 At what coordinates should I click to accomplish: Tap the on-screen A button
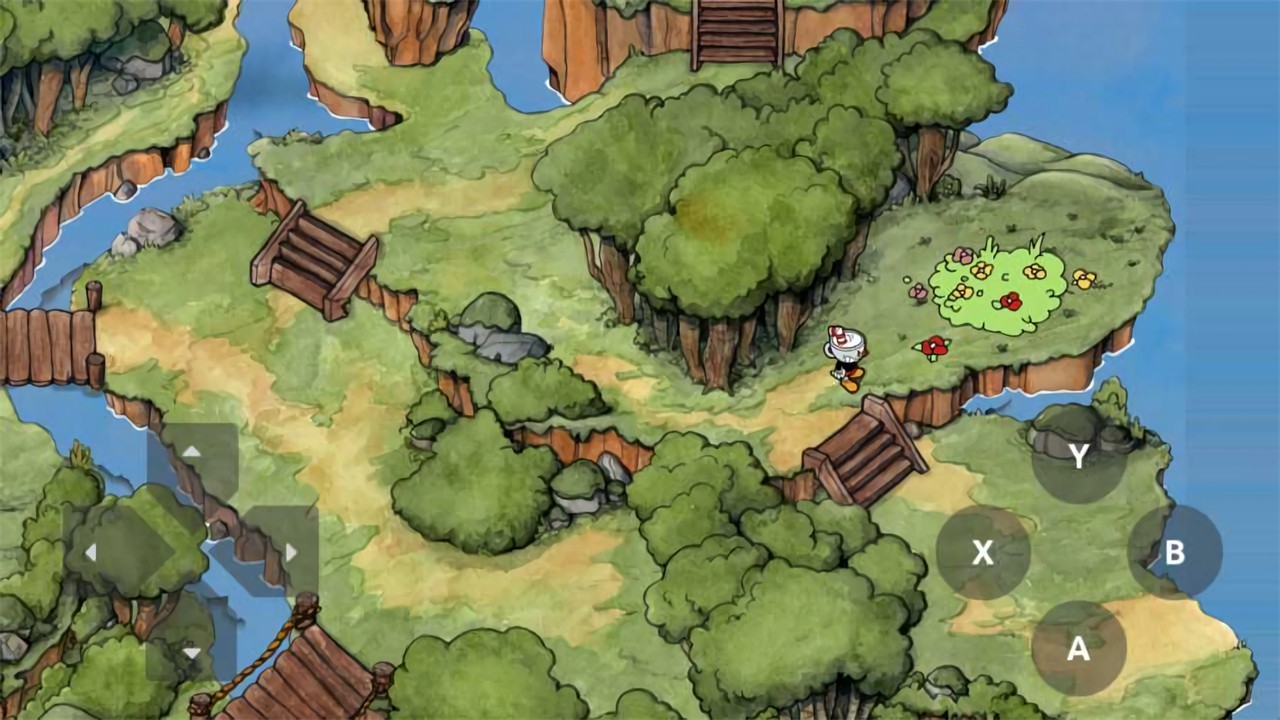click(1078, 648)
